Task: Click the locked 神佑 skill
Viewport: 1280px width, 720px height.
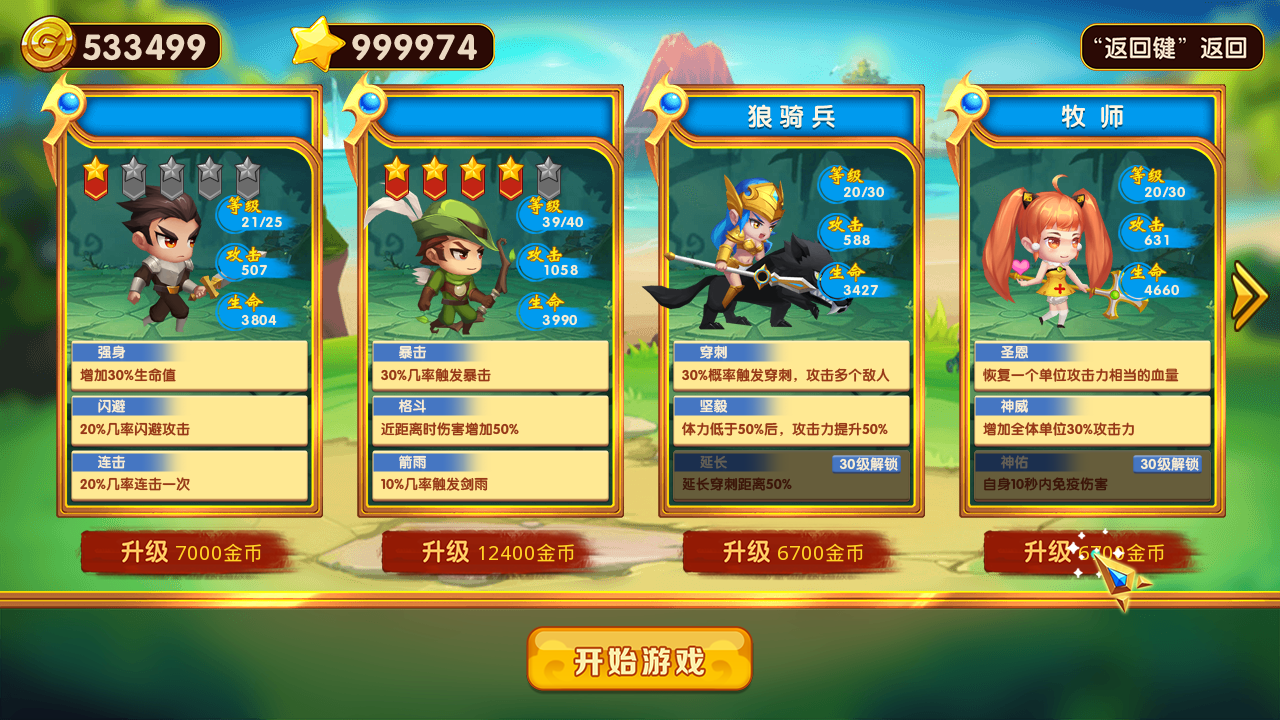Action: click(x=1092, y=475)
